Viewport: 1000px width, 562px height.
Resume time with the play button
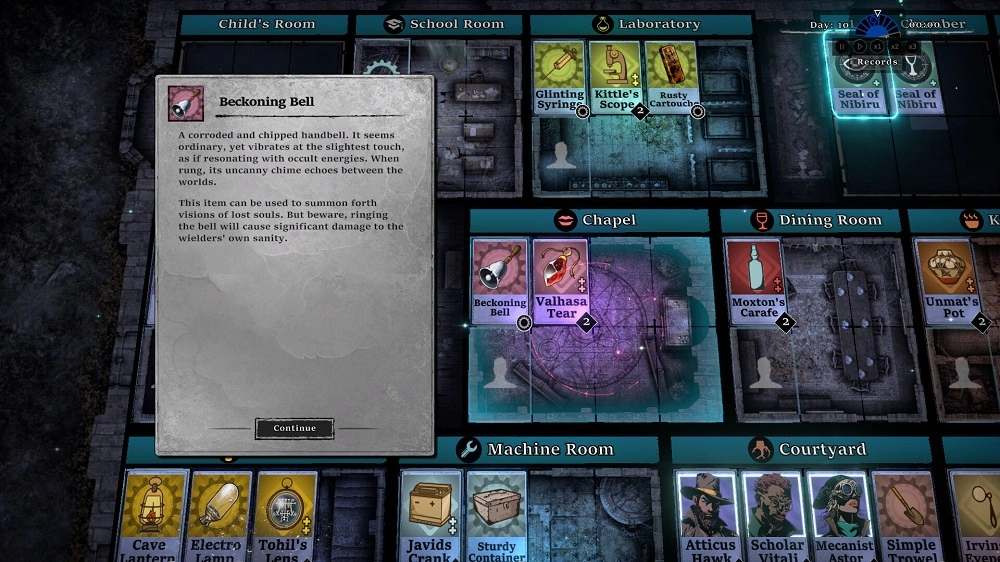[858, 46]
